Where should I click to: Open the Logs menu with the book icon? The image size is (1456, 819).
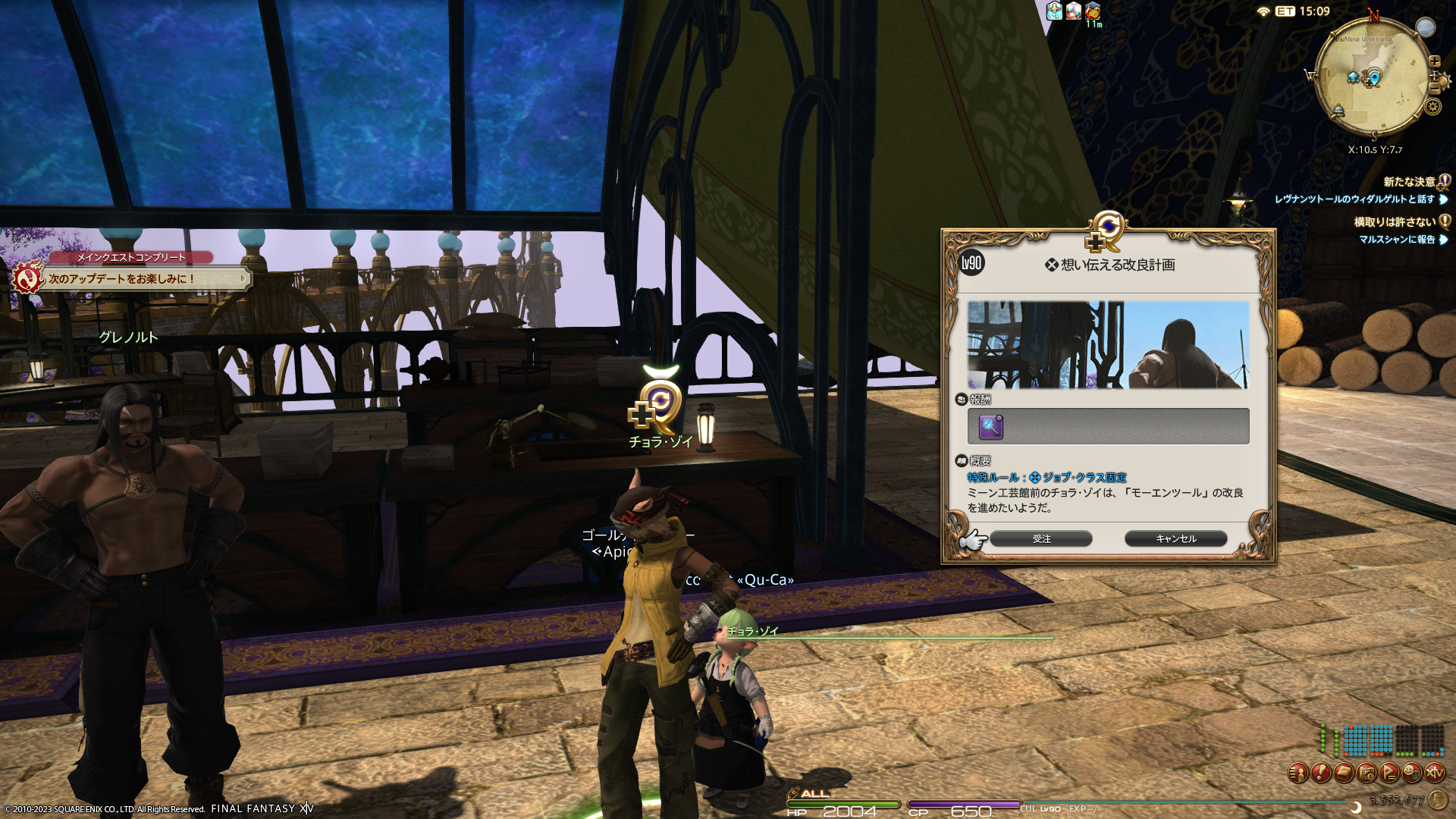1344,773
